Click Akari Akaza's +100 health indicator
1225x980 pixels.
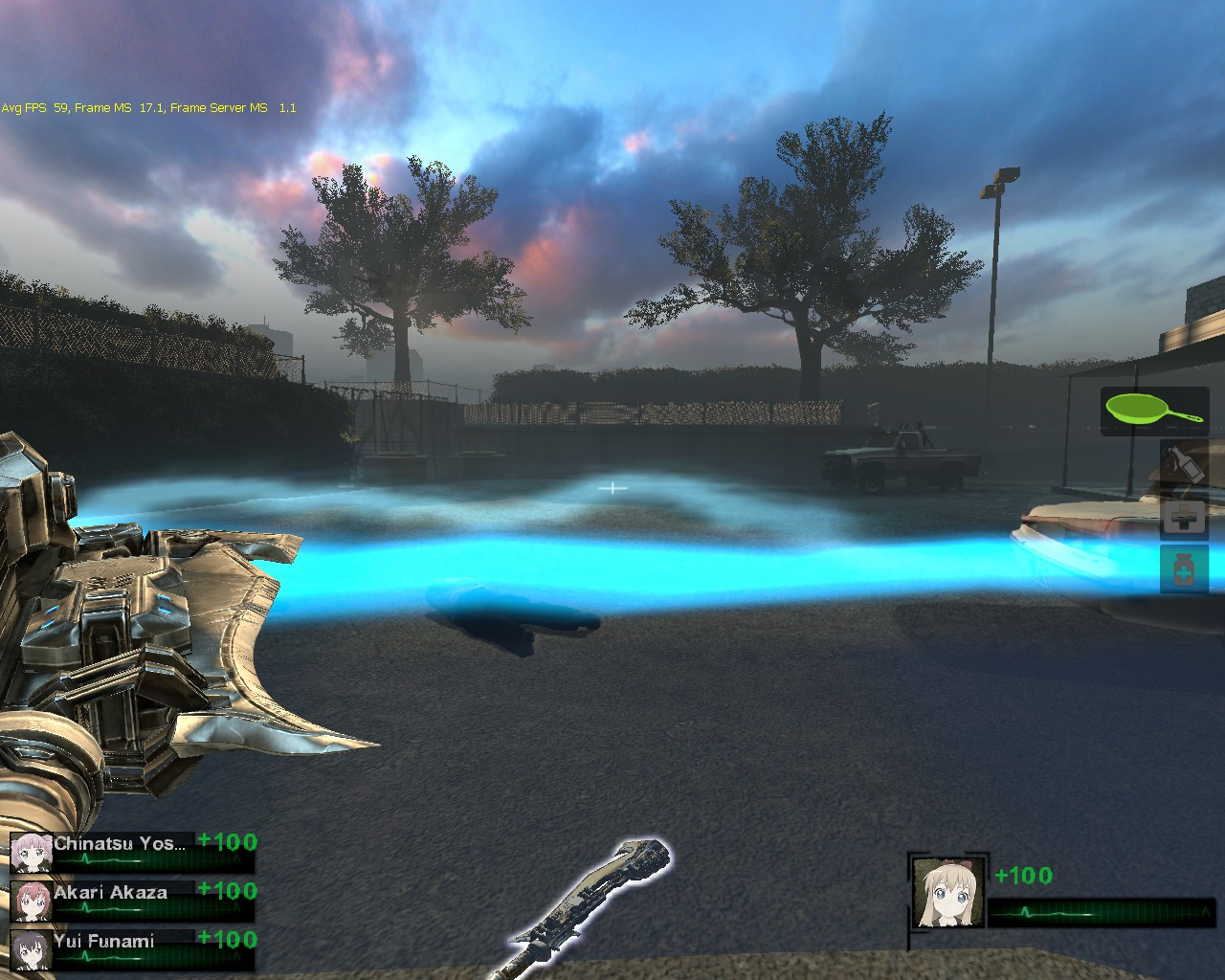[x=227, y=892]
